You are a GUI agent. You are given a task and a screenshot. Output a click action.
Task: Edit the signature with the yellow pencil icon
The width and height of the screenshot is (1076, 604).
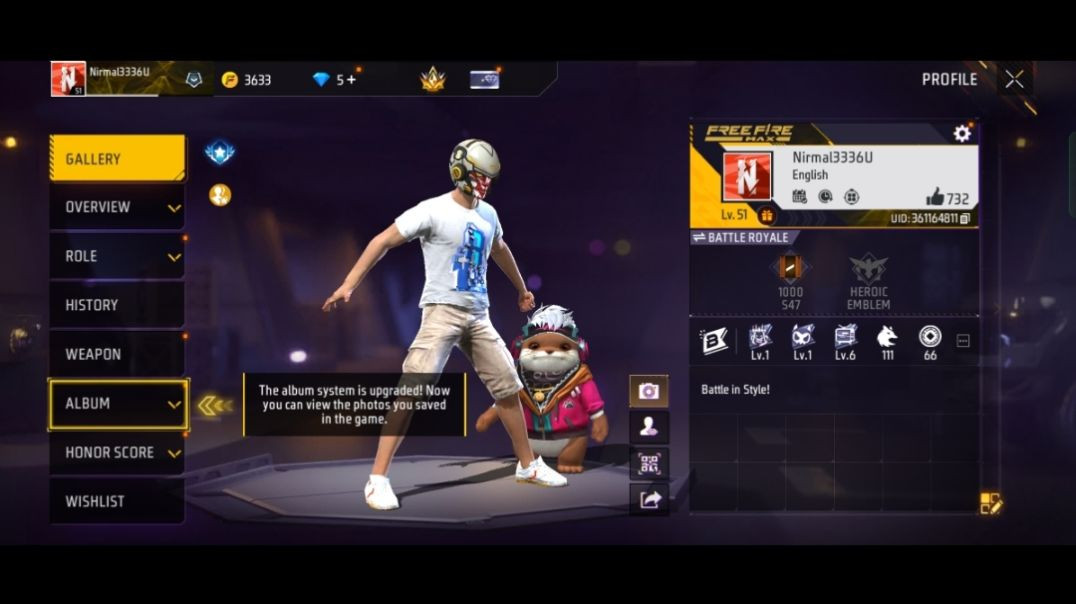pyautogui.click(x=990, y=503)
